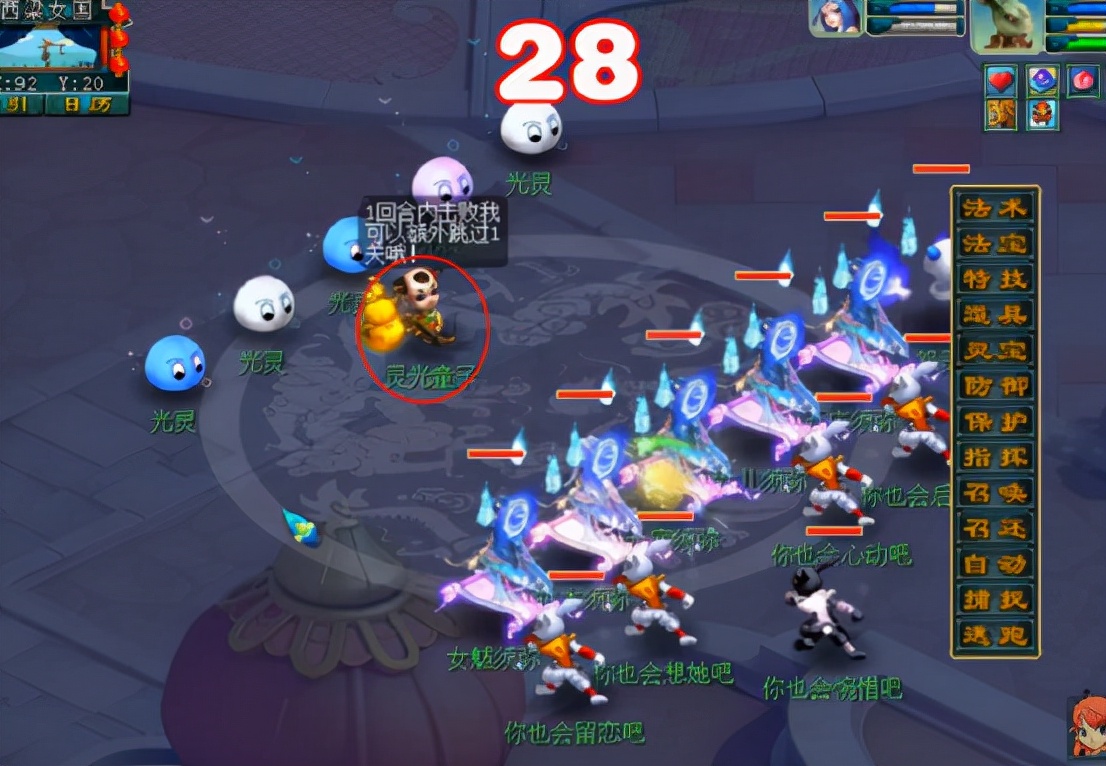Select 召唤 to summon a pet
Screen dimensions: 1106x766
994,493
